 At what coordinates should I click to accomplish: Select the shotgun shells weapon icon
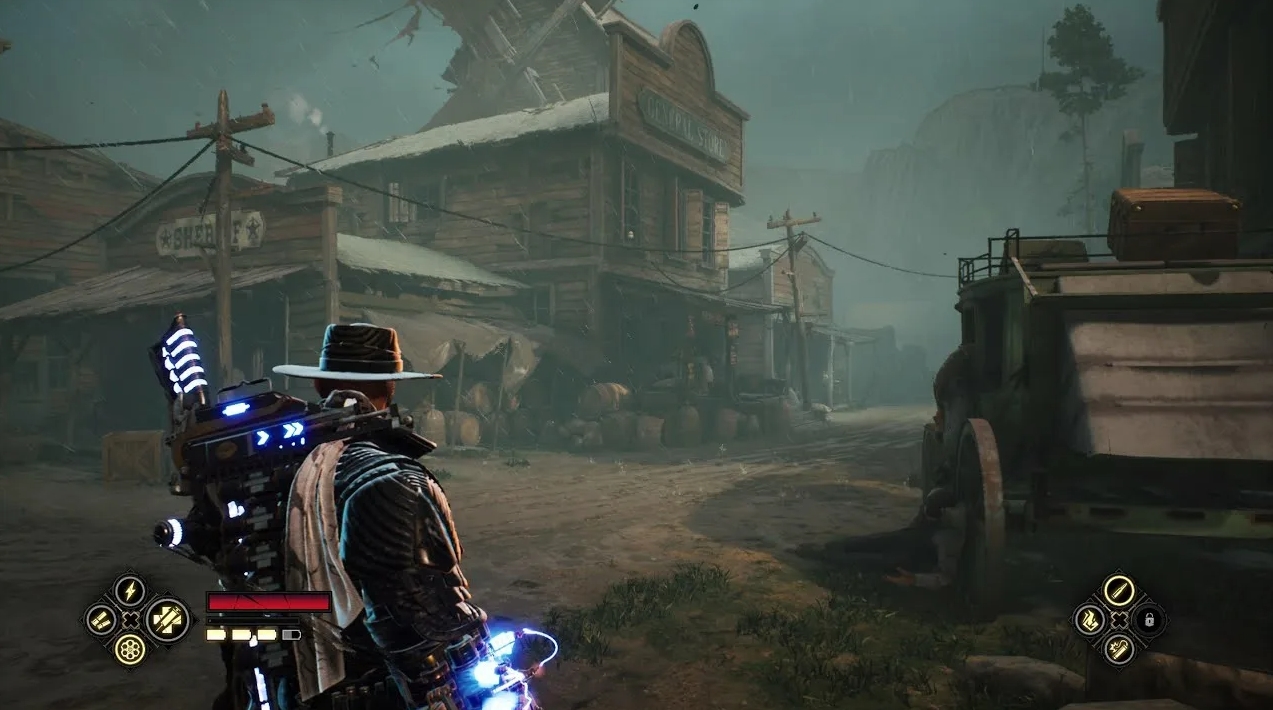pyautogui.click(x=100, y=620)
